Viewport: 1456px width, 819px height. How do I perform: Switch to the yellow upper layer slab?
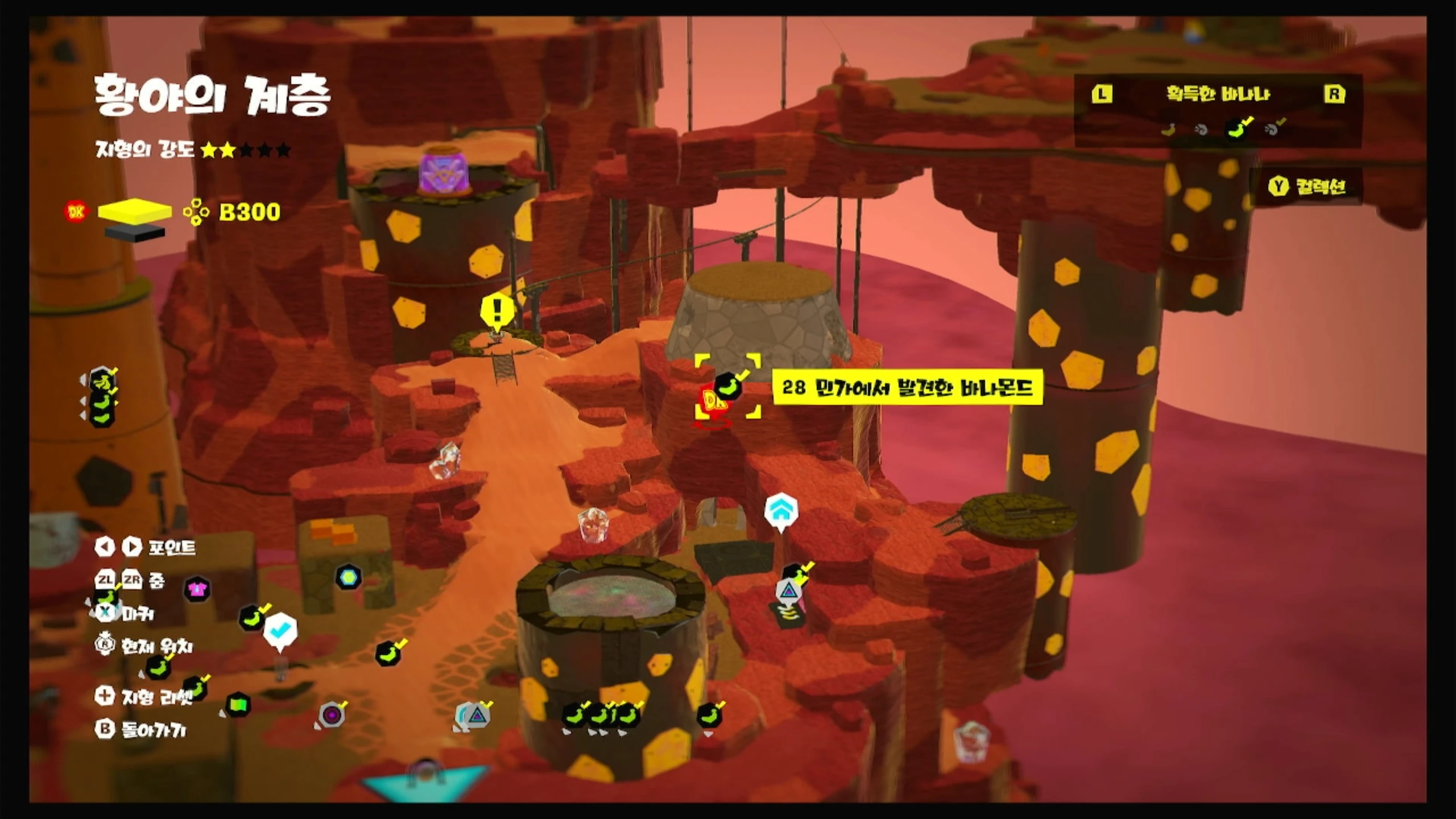pyautogui.click(x=135, y=210)
